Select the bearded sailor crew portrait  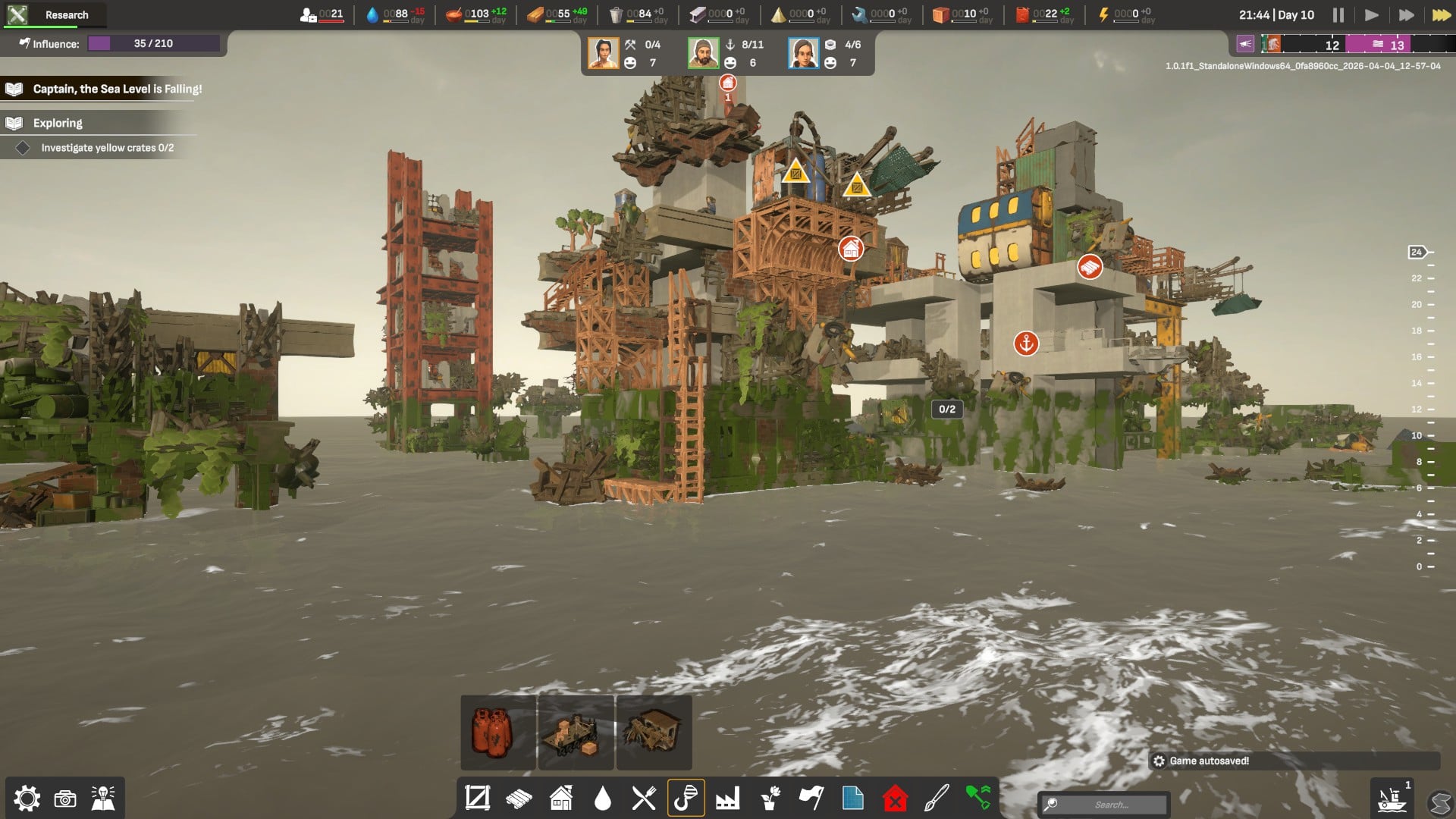703,53
